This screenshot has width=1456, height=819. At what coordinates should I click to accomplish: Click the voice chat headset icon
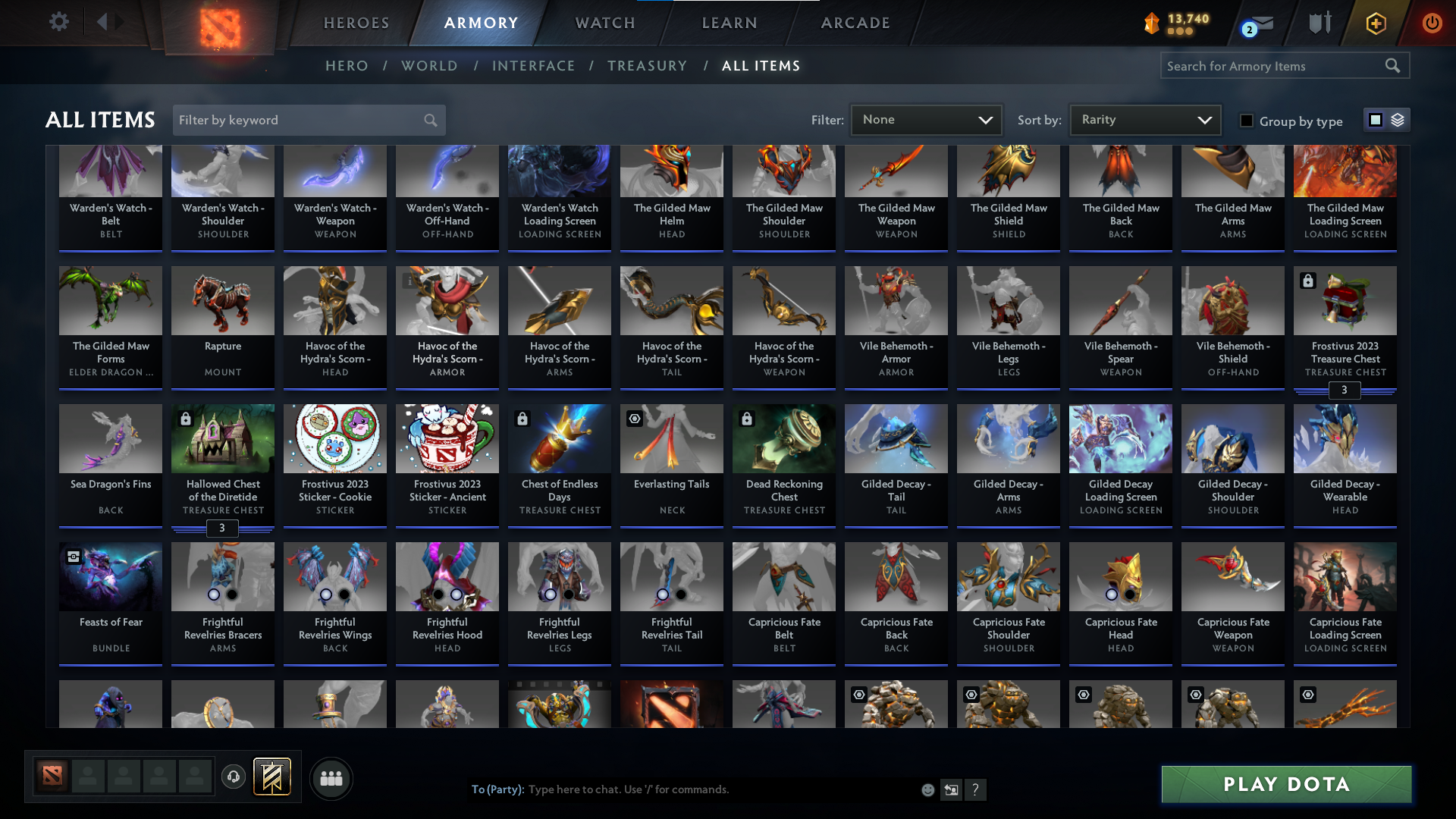(x=234, y=777)
